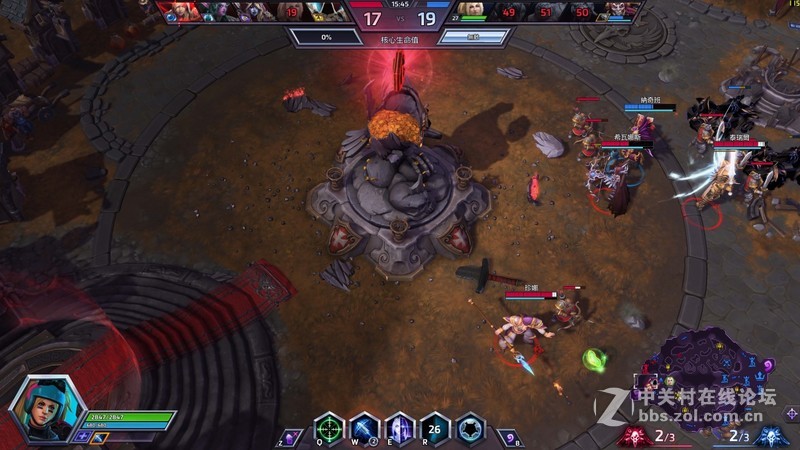
Task: Pick blue team portrait showing 50 timer
Action: tap(583, 12)
